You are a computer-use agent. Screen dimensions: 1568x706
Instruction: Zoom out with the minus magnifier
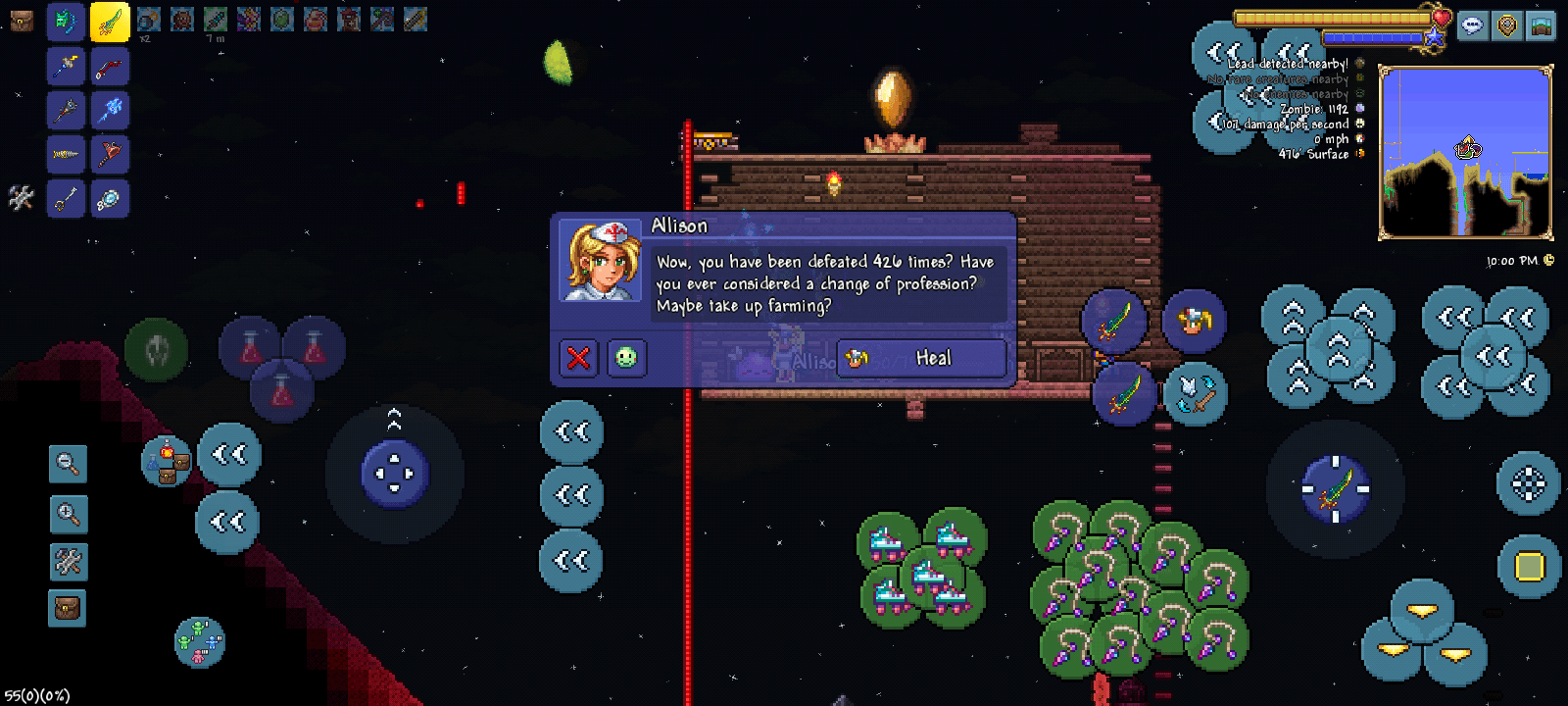pyautogui.click(x=68, y=464)
